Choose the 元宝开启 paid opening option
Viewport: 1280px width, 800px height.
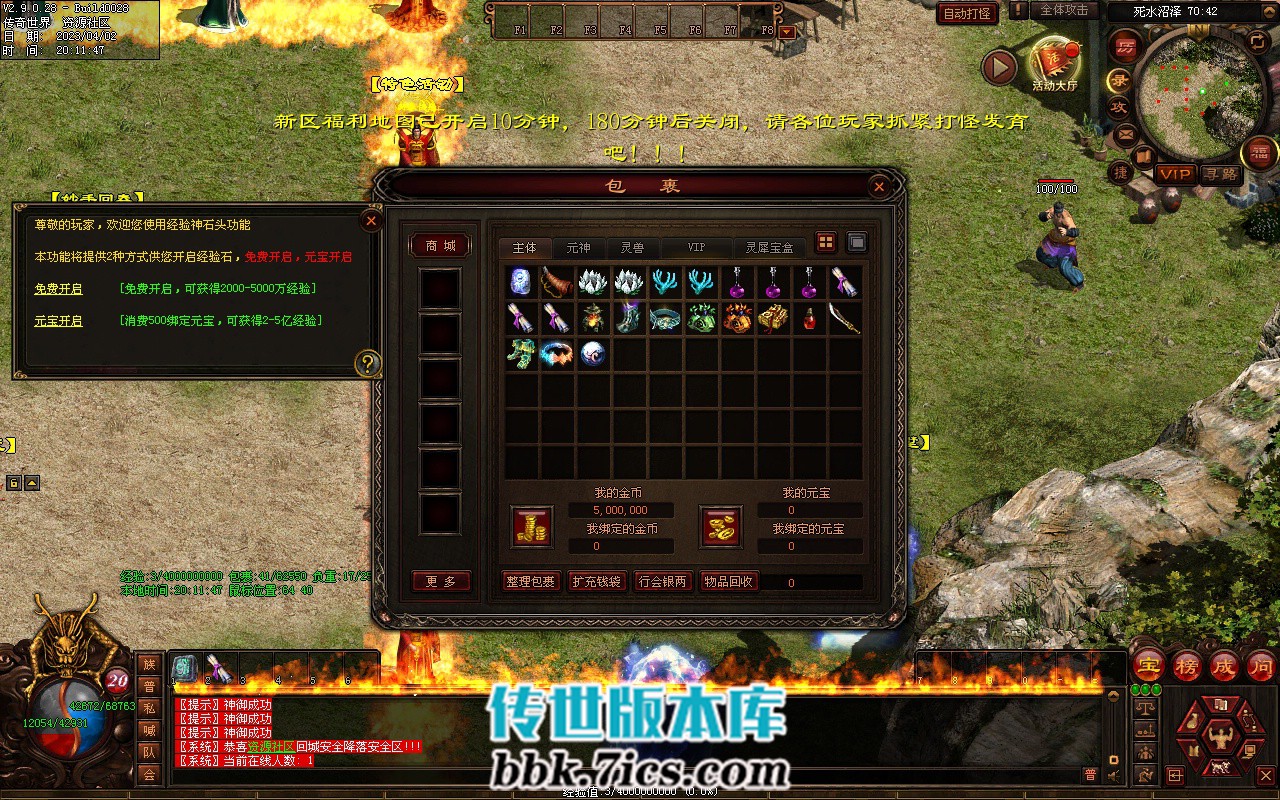coord(58,321)
